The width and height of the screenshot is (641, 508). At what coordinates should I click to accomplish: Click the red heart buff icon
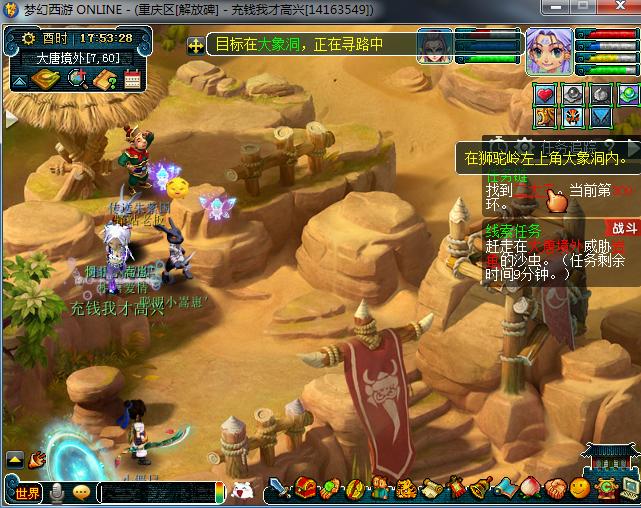(545, 95)
